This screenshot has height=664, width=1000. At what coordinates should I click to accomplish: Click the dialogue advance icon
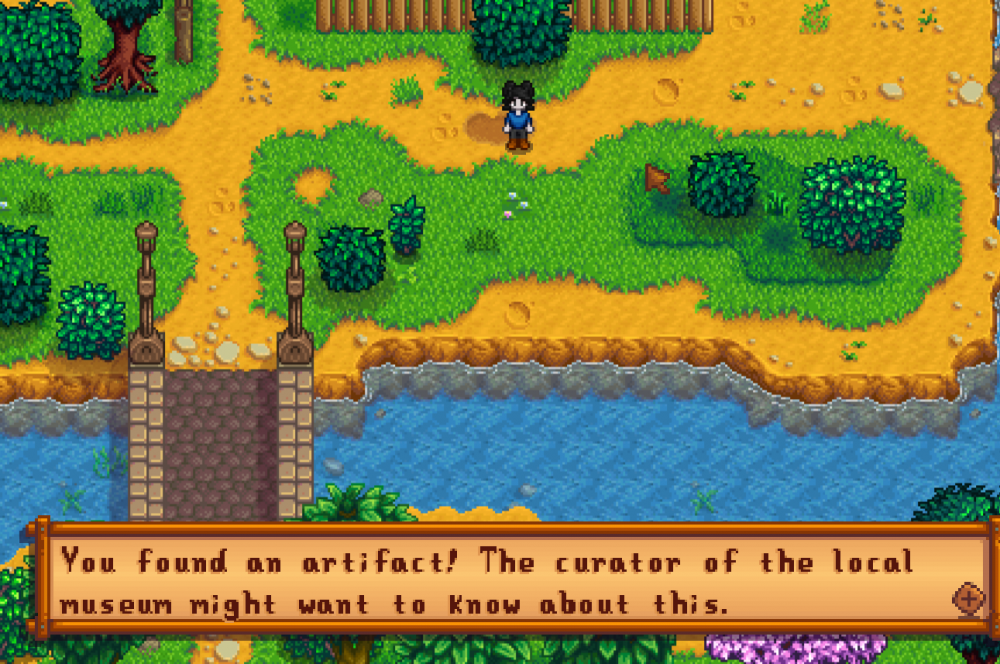pos(967,599)
